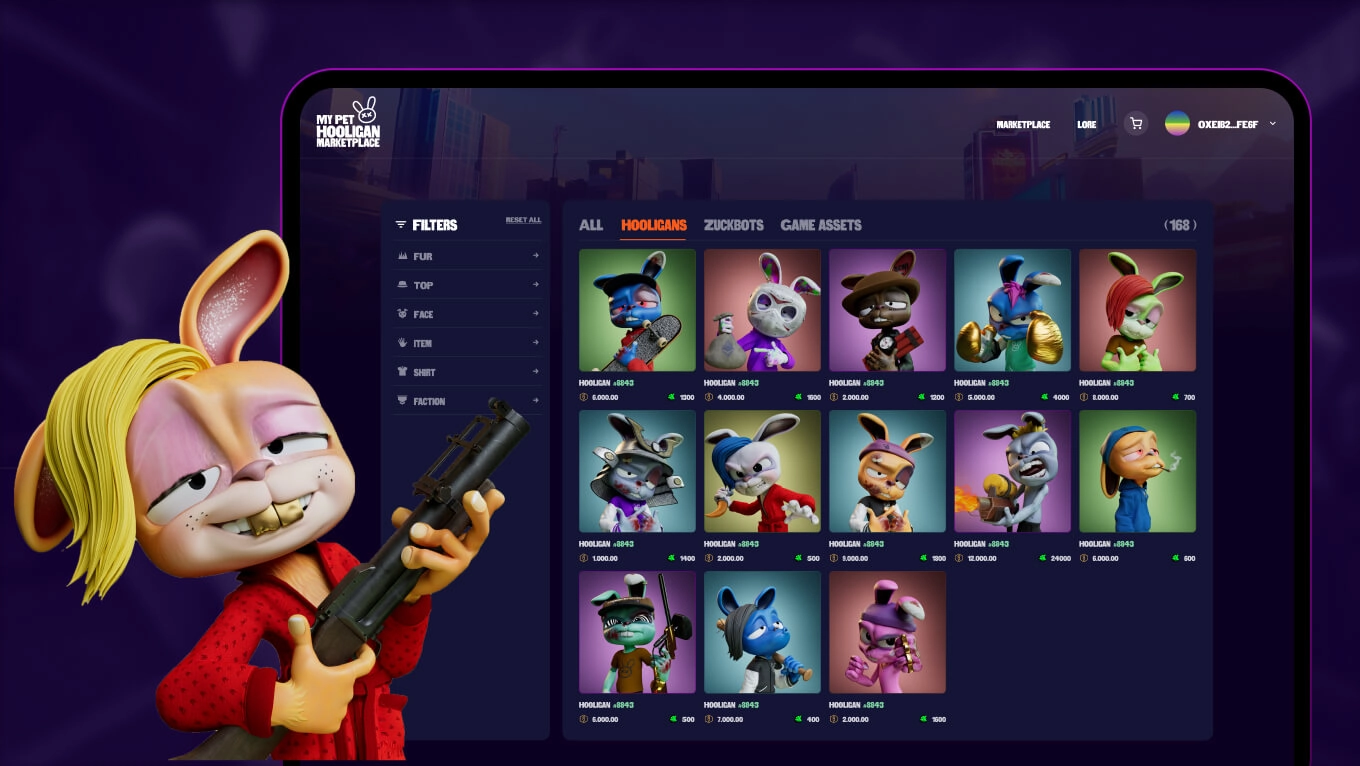1360x766 pixels.
Task: Open the Marketplace nav link
Action: click(1023, 125)
